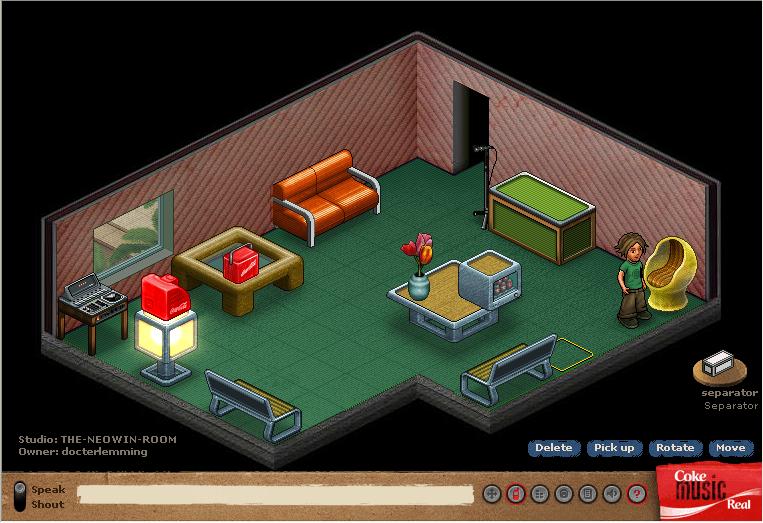Click the document list toolbar icon

click(x=588, y=493)
